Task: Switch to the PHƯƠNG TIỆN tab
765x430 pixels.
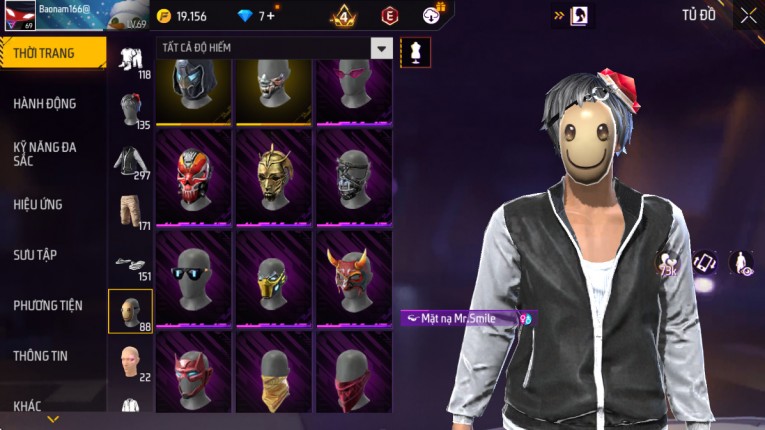Action: point(48,305)
